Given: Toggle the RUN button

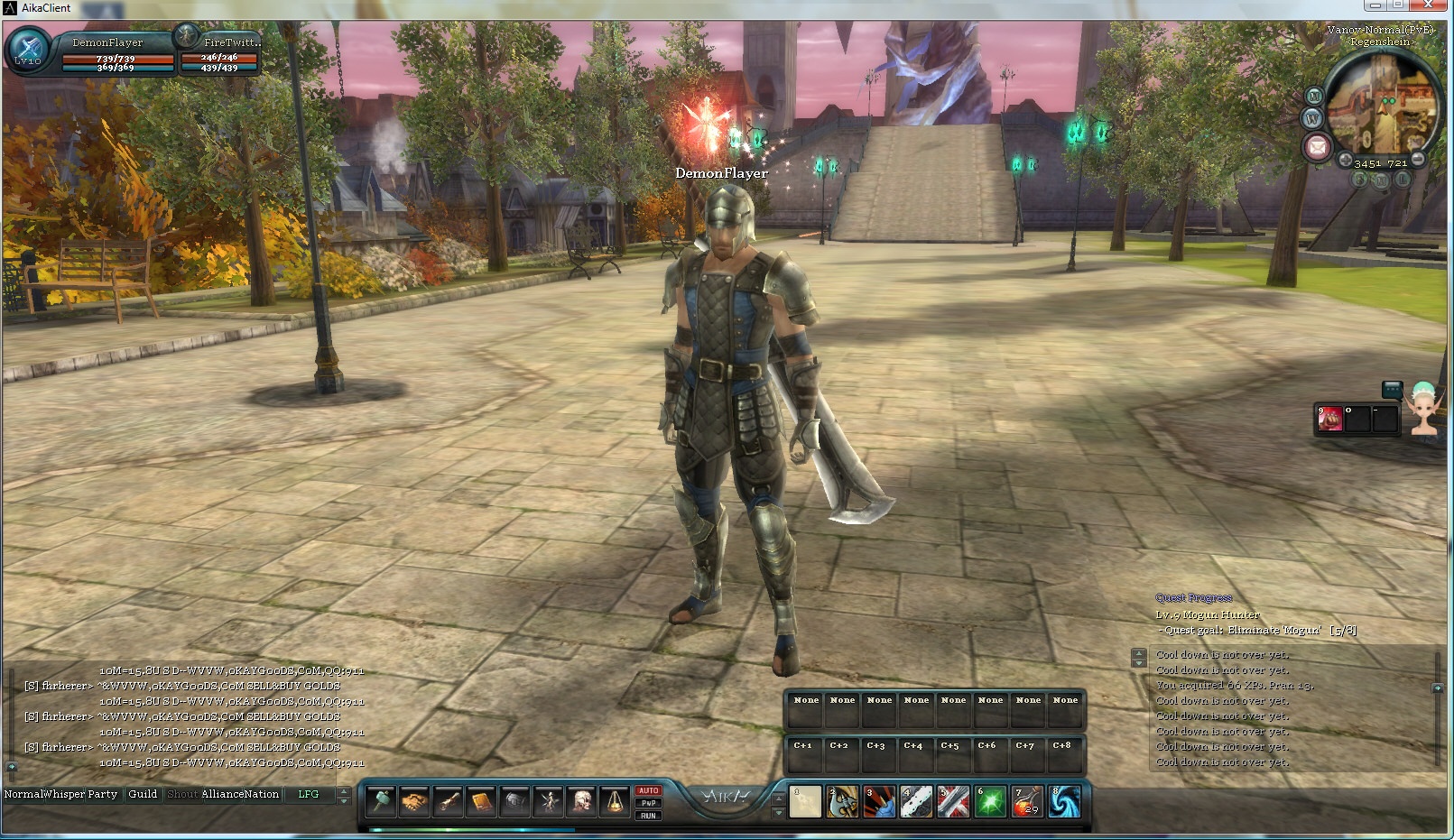Looking at the screenshot, I should point(648,816).
